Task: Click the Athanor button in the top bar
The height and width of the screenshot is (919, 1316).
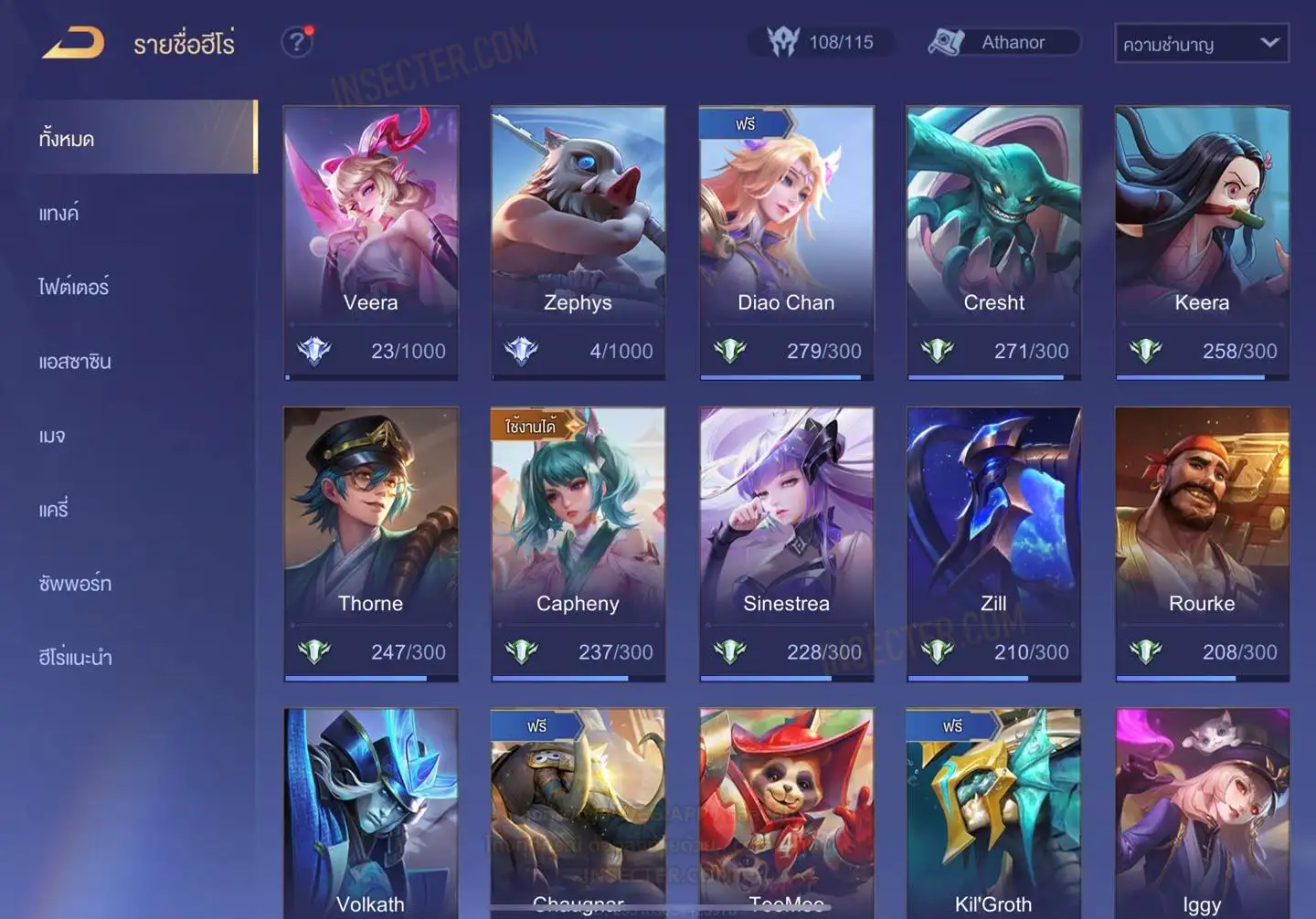Action: click(x=1003, y=42)
